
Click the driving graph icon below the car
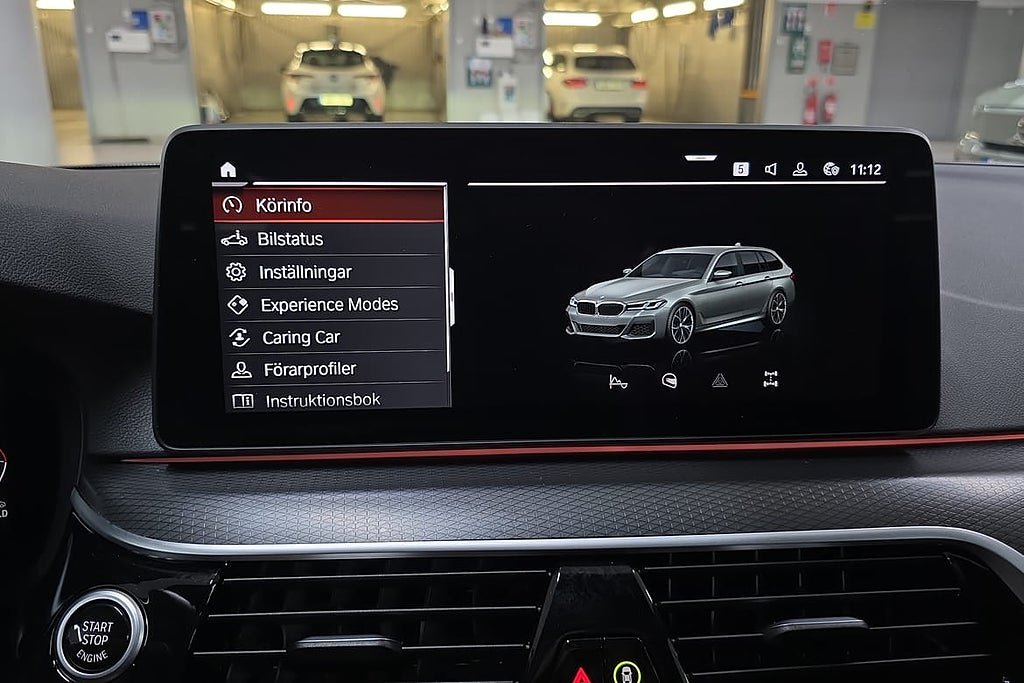point(618,380)
